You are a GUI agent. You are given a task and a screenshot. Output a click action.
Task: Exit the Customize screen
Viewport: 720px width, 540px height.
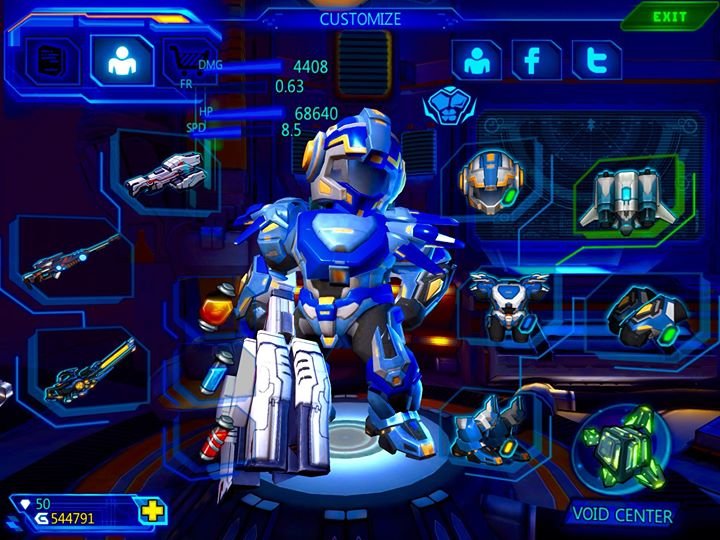(669, 17)
